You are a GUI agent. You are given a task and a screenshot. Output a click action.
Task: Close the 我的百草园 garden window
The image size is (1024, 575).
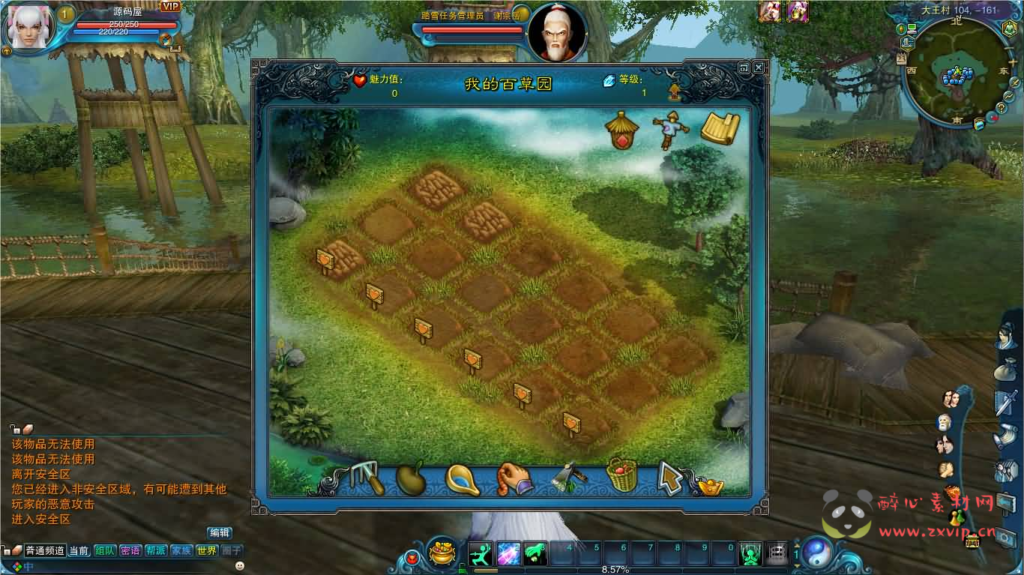758,68
